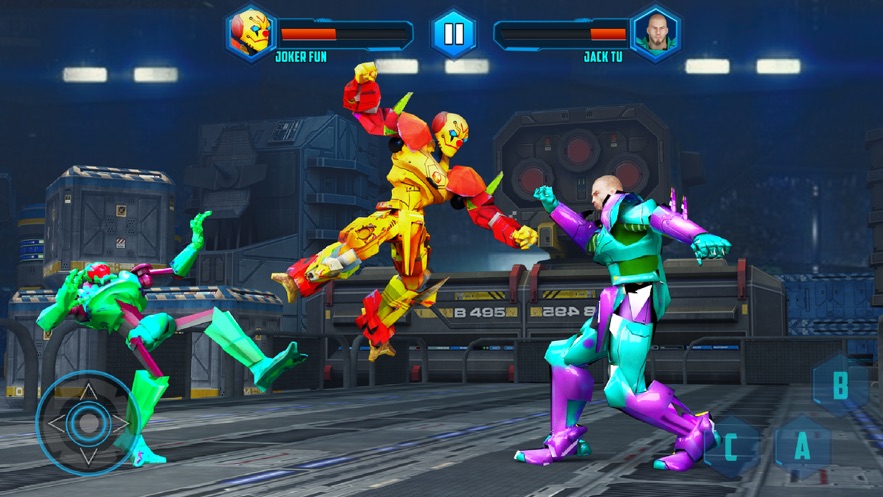Tap the B attack button
Viewport: 883px width, 497px height.
pos(840,384)
